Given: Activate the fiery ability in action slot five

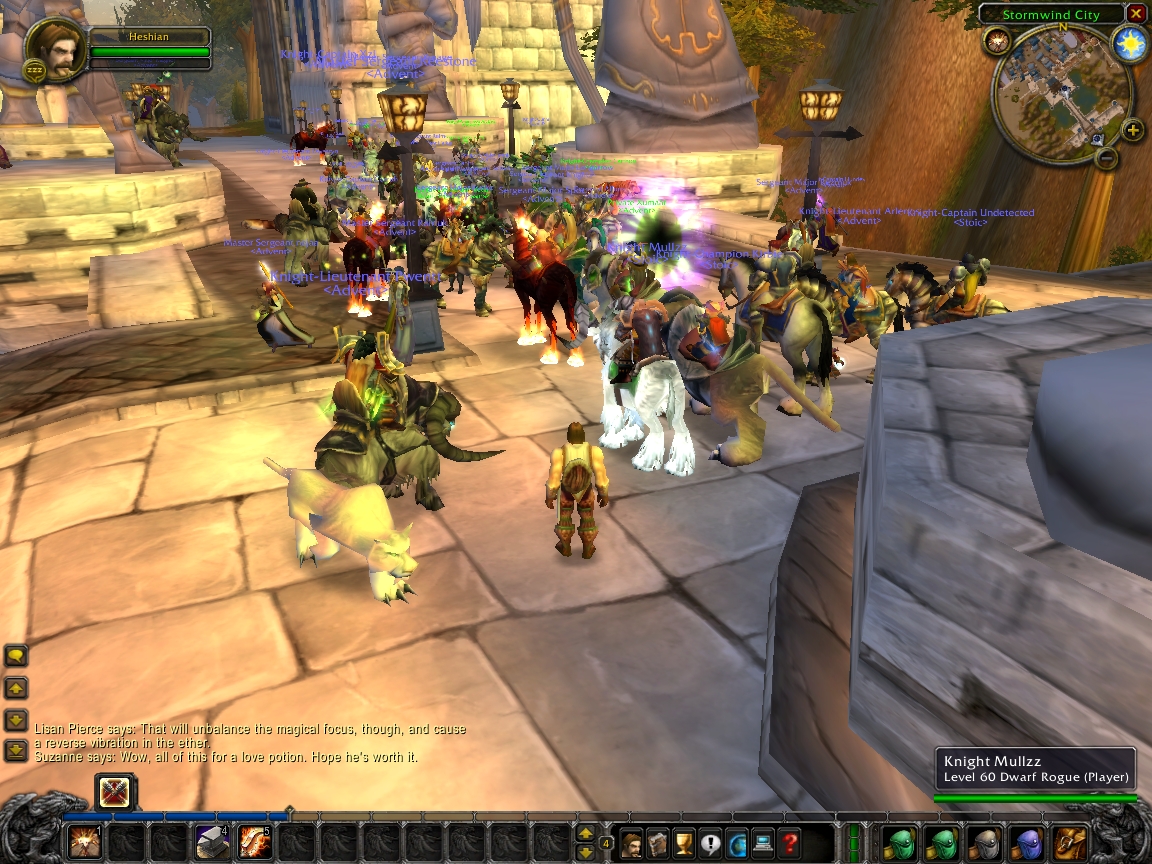Looking at the screenshot, I should (254, 842).
